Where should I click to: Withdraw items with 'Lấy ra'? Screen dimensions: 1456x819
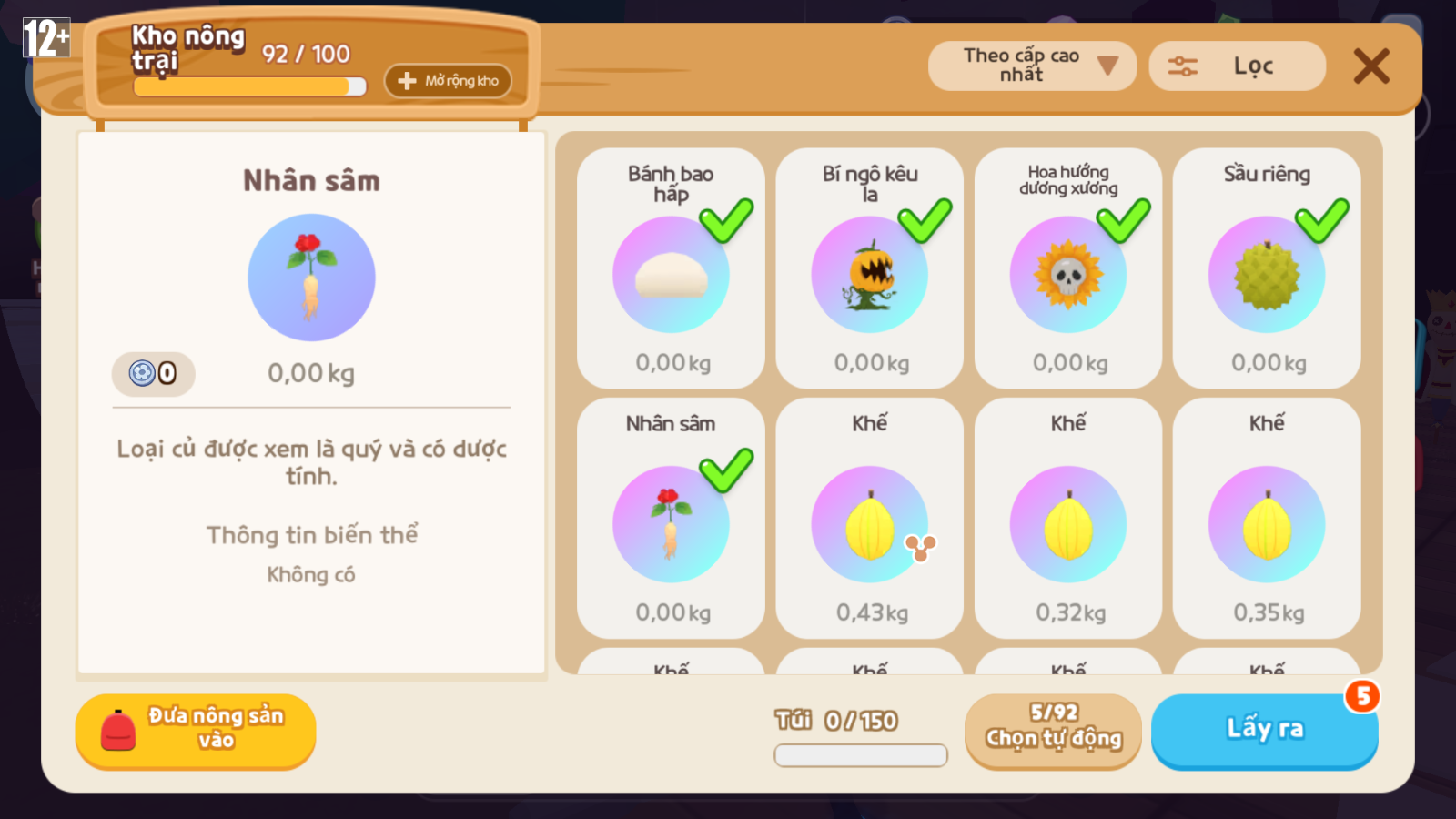(1264, 731)
